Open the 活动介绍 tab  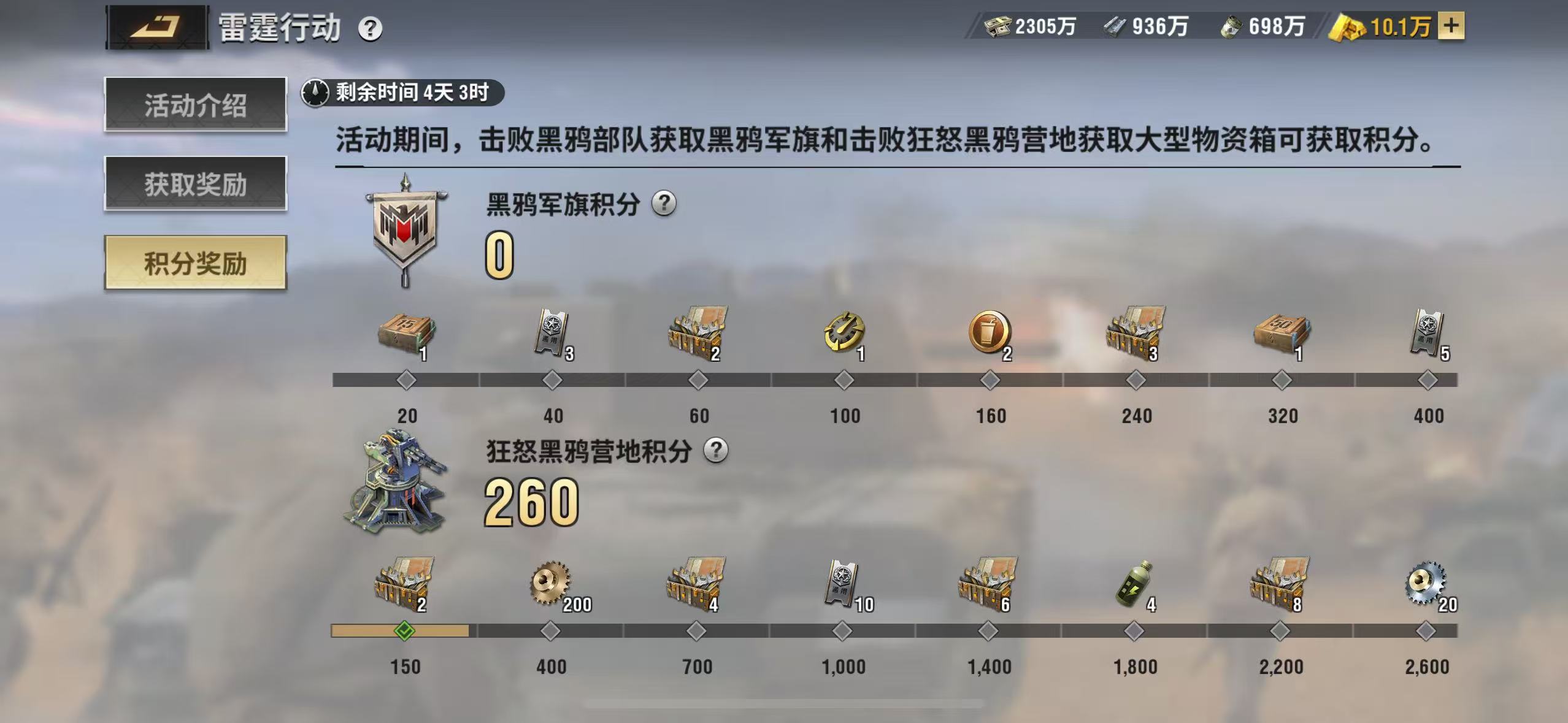(x=195, y=104)
